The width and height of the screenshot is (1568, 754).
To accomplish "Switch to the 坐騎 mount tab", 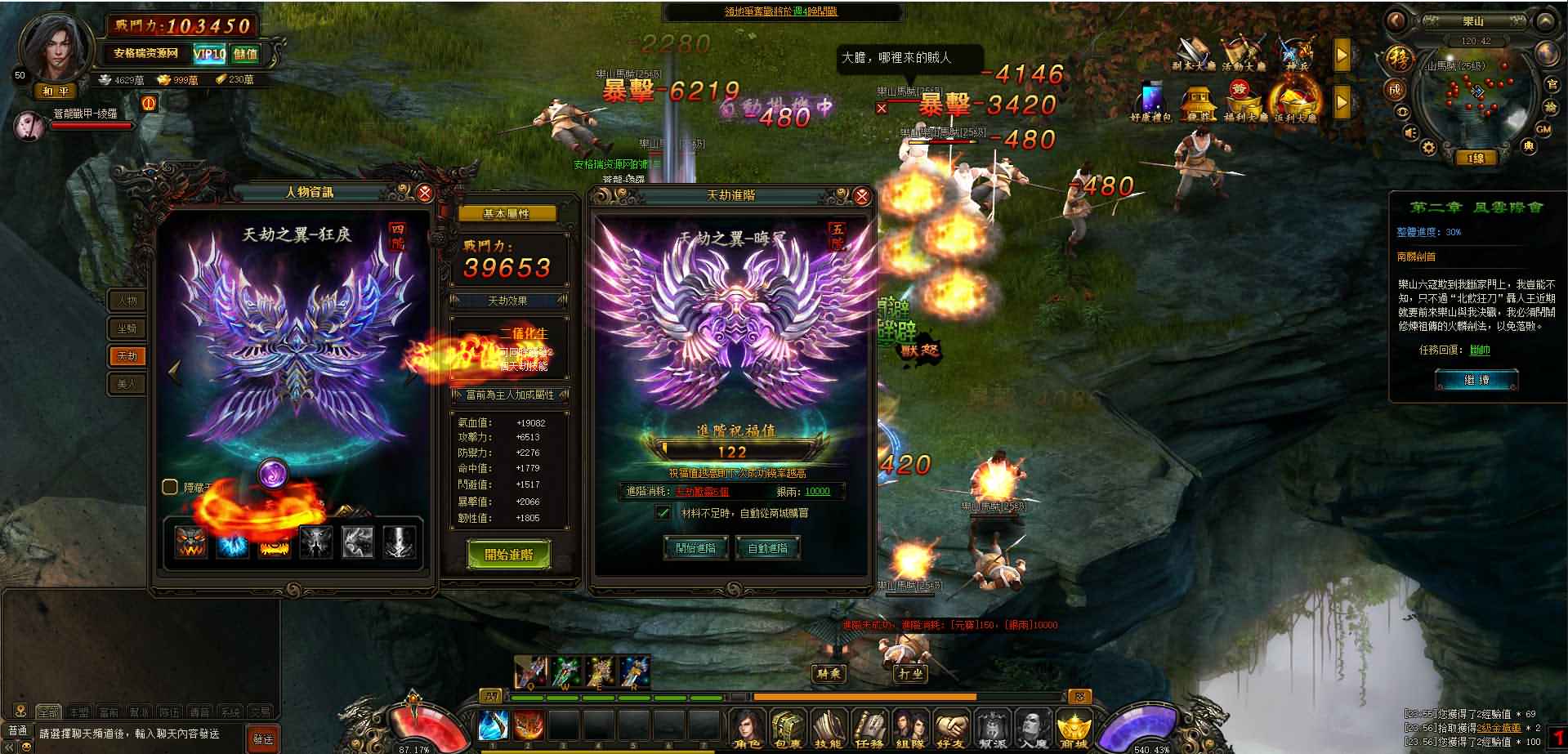I will (x=127, y=328).
